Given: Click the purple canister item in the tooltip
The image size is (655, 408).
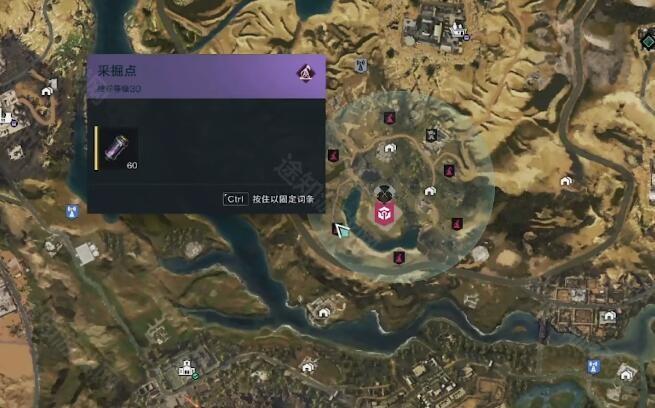Looking at the screenshot, I should point(118,147).
